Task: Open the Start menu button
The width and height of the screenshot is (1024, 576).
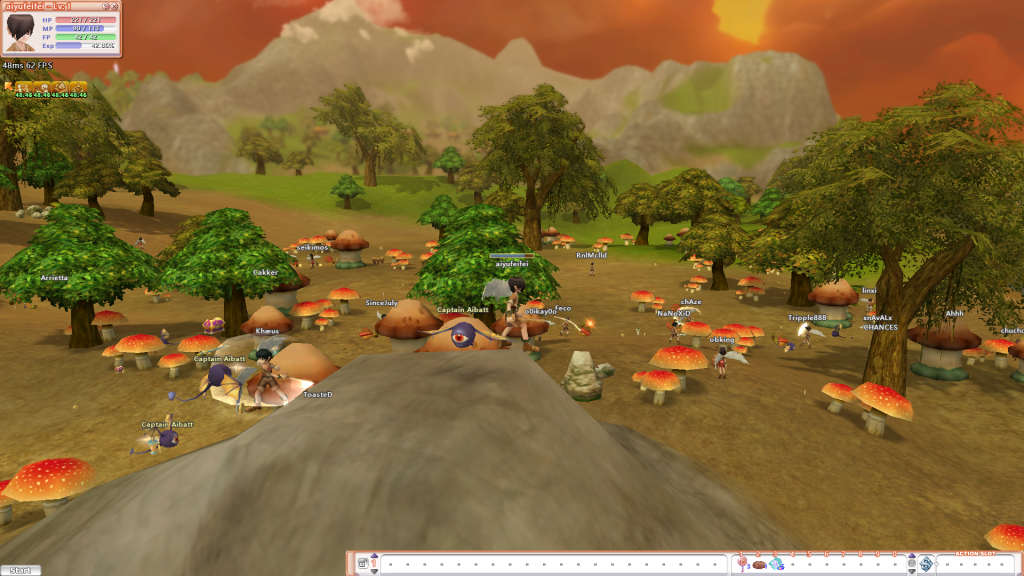Action: coord(21,570)
